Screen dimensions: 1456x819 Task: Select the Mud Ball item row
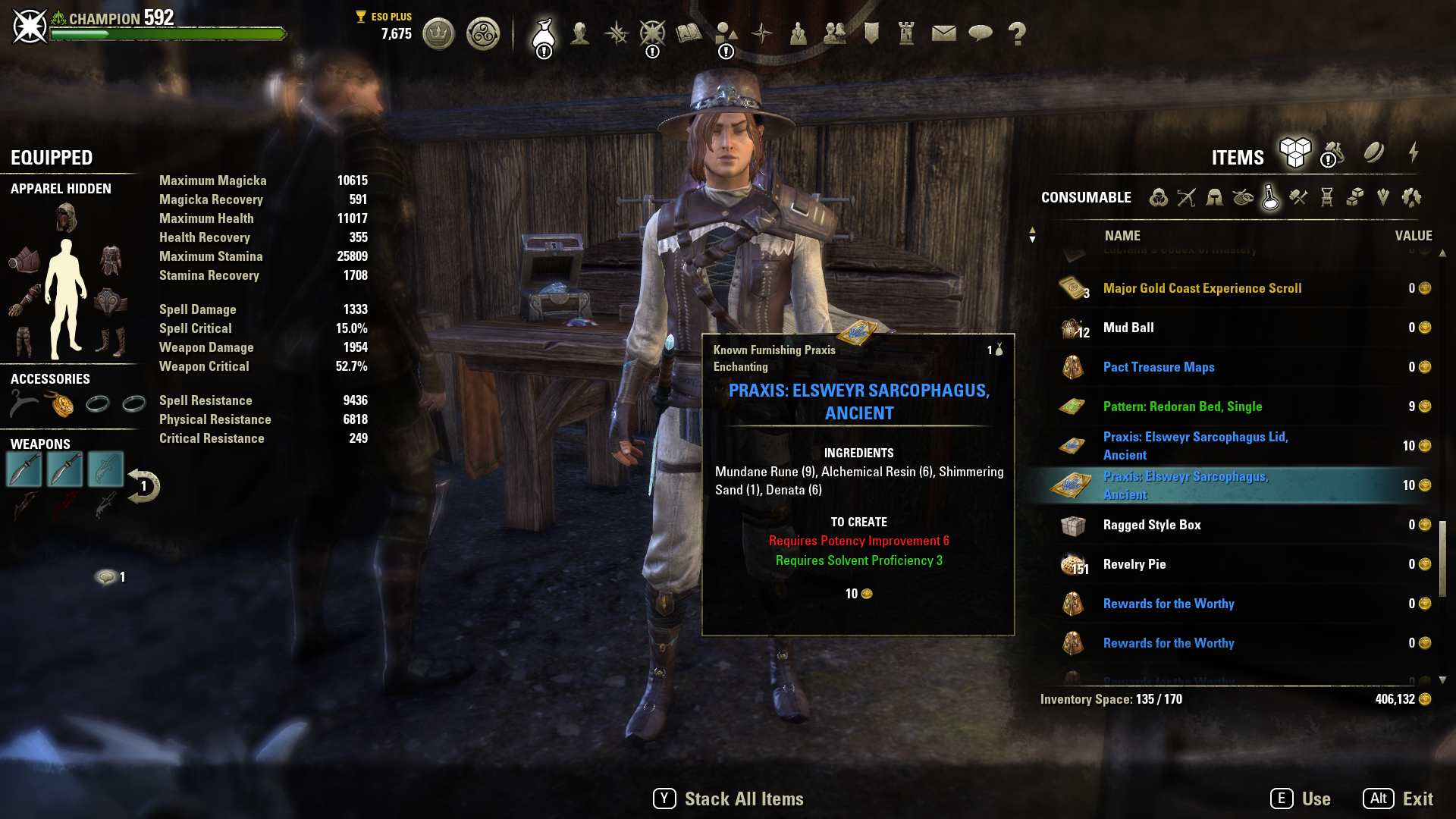coord(1128,328)
